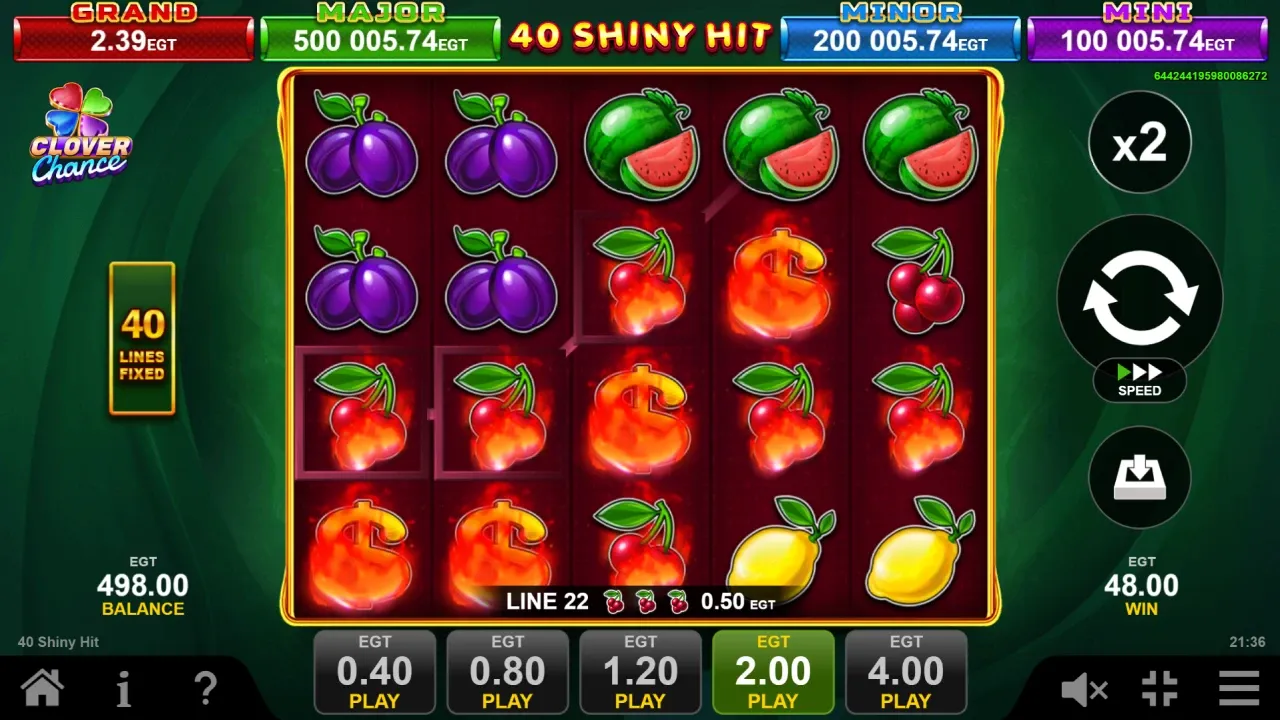Click the x2 multiplier icon
Image resolution: width=1280 pixels, height=720 pixels.
[x=1140, y=142]
